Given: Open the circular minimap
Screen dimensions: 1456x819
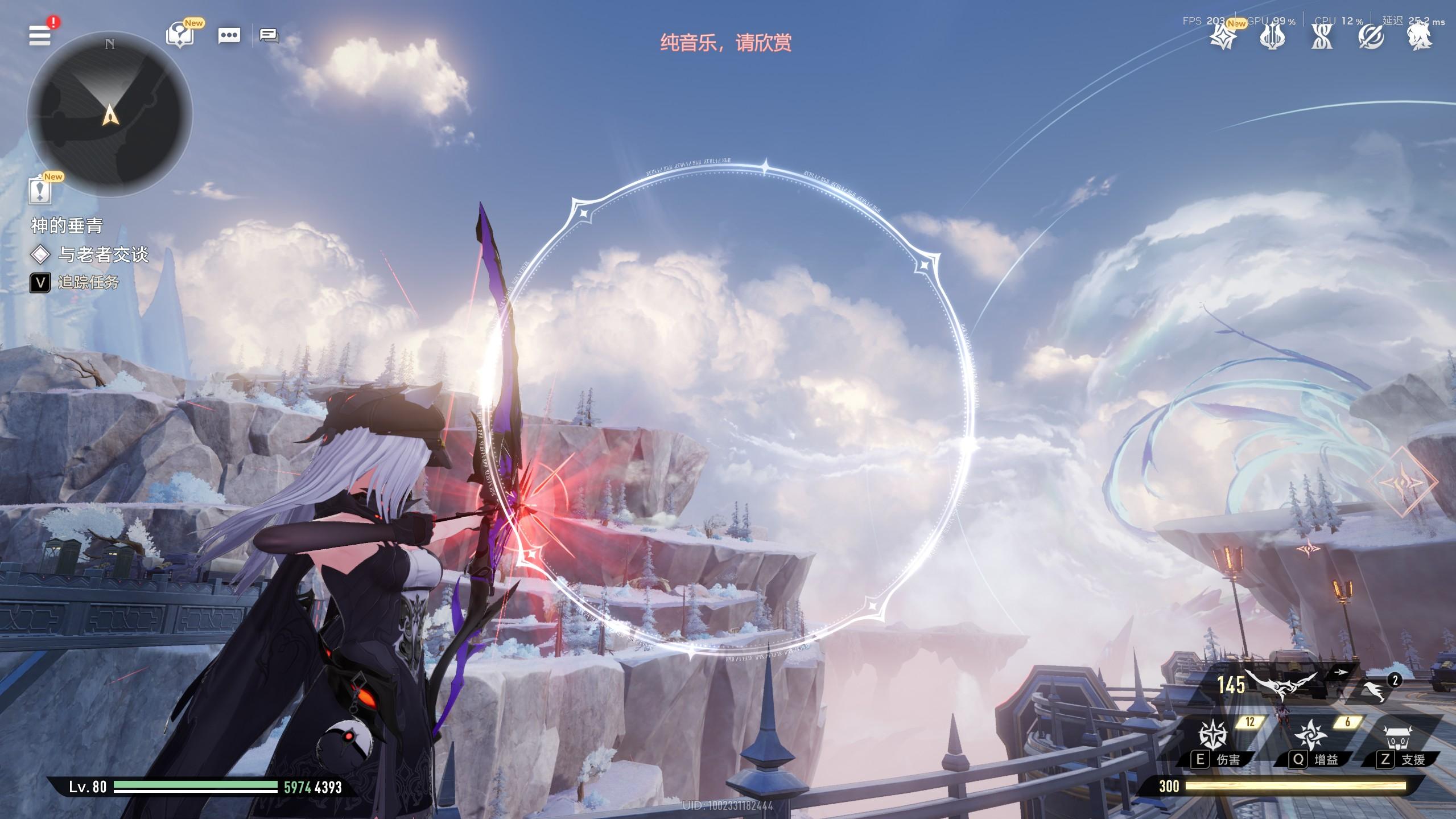Looking at the screenshot, I should click(x=110, y=114).
